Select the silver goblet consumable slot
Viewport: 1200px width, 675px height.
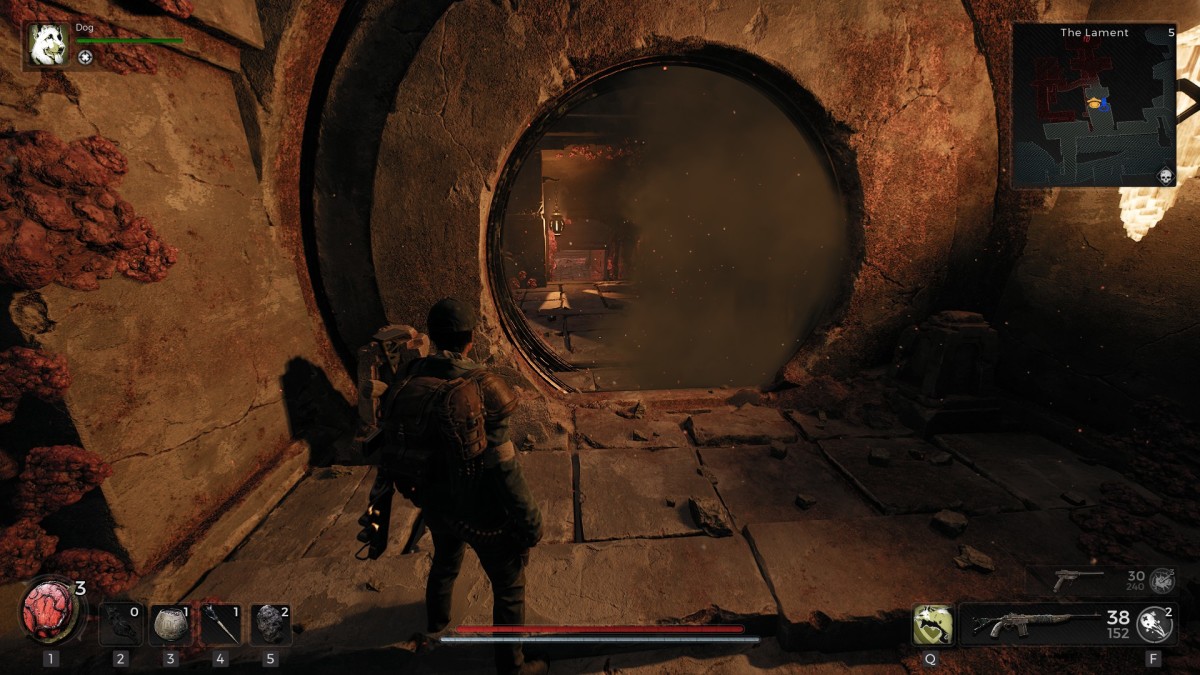click(170, 624)
